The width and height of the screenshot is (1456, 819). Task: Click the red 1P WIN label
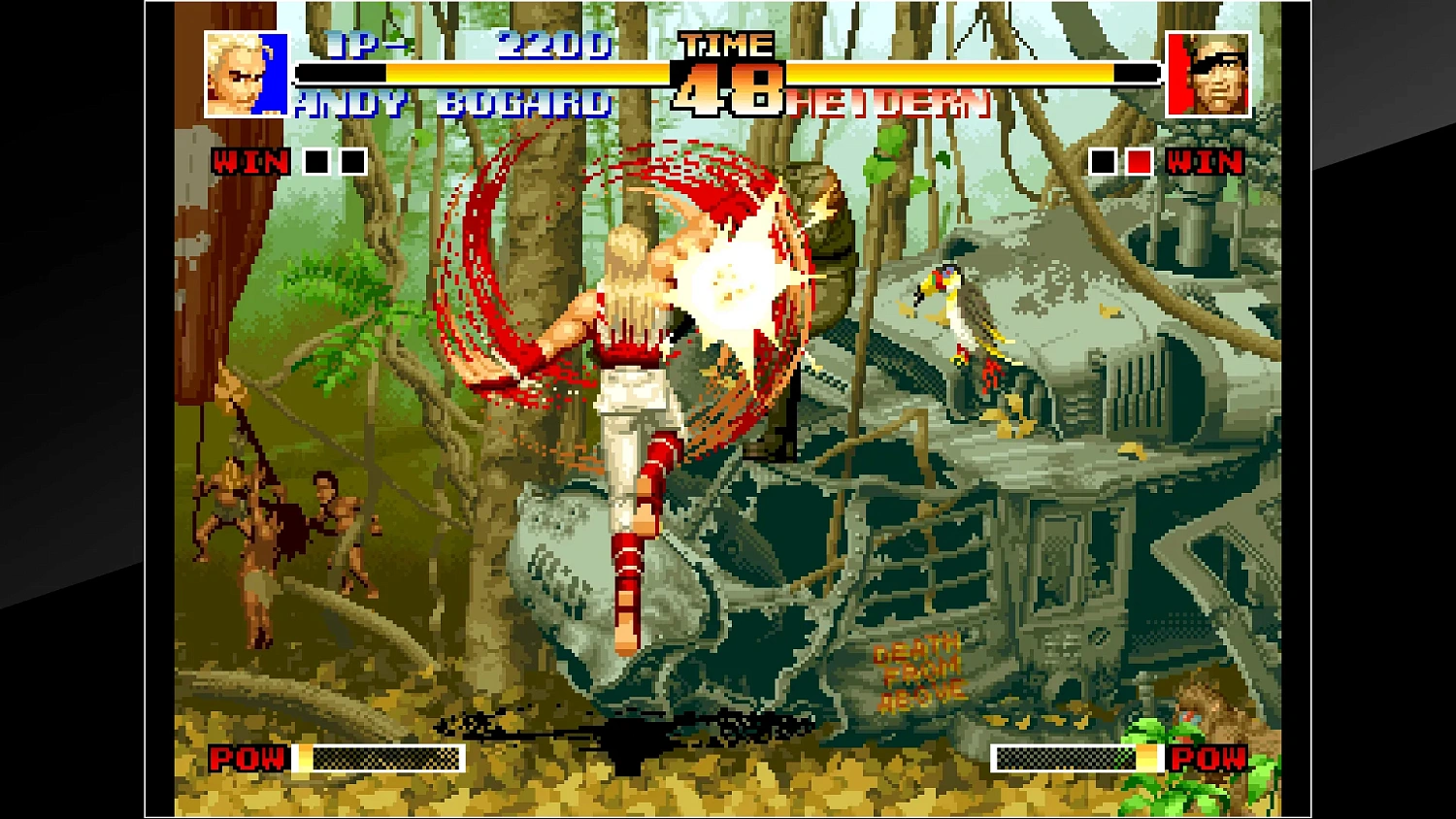tap(248, 163)
